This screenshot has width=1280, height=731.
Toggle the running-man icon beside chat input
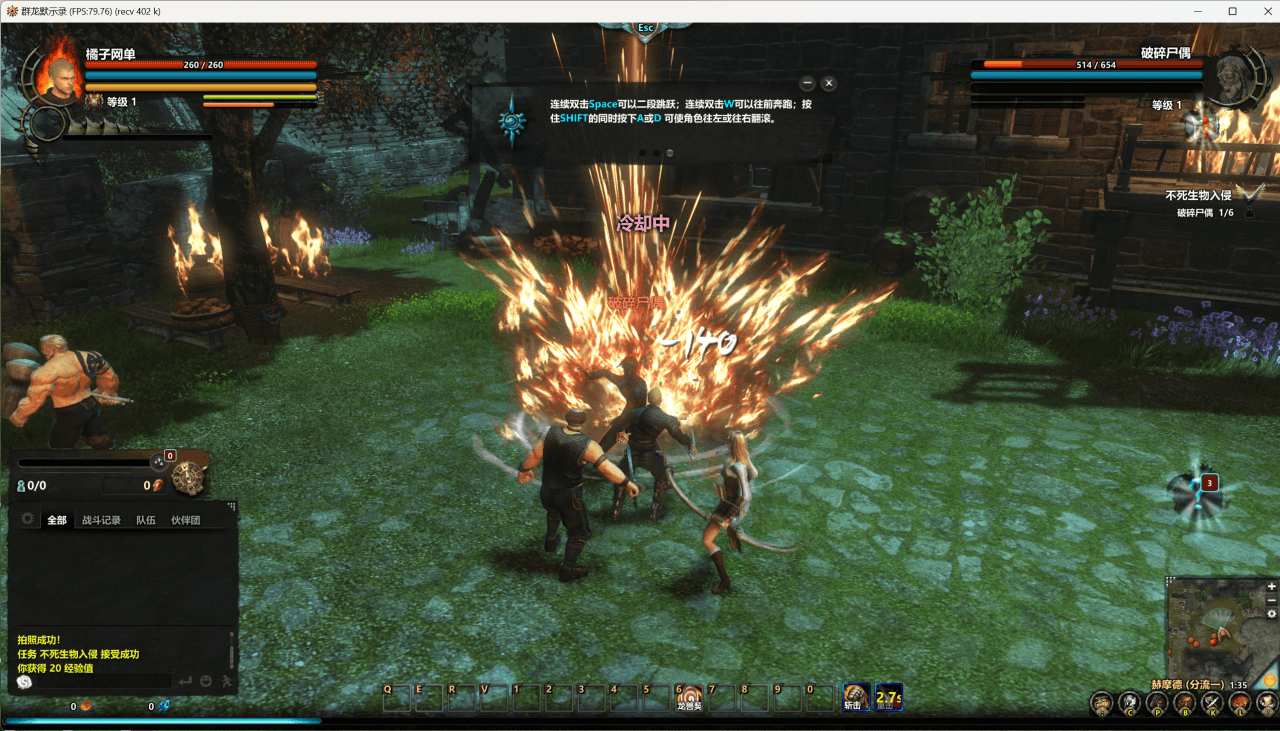[x=226, y=681]
